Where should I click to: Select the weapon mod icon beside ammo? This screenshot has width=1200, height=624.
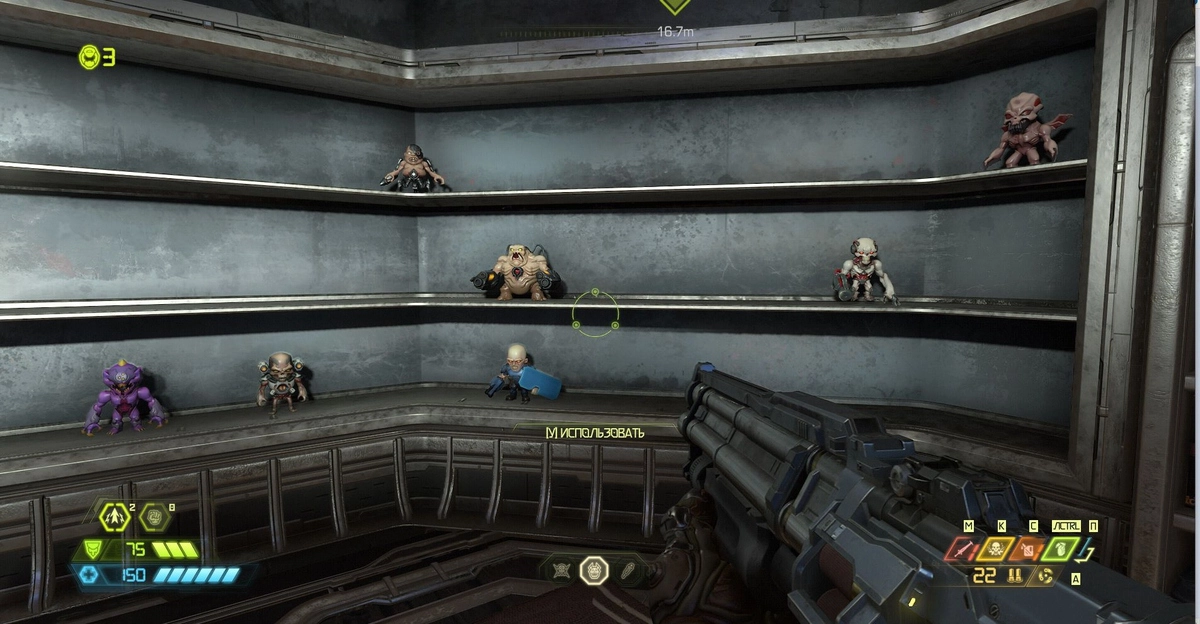[1047, 576]
